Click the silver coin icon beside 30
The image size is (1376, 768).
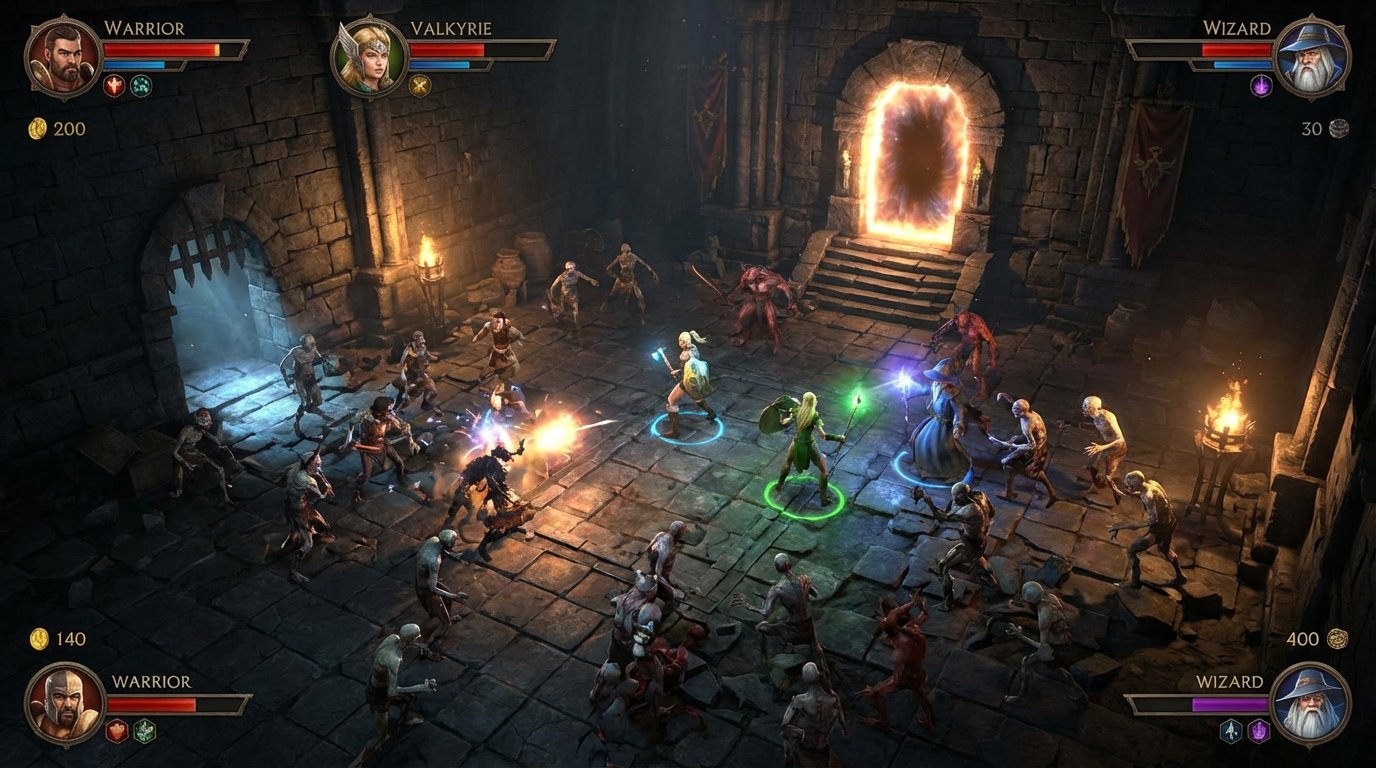[1338, 127]
